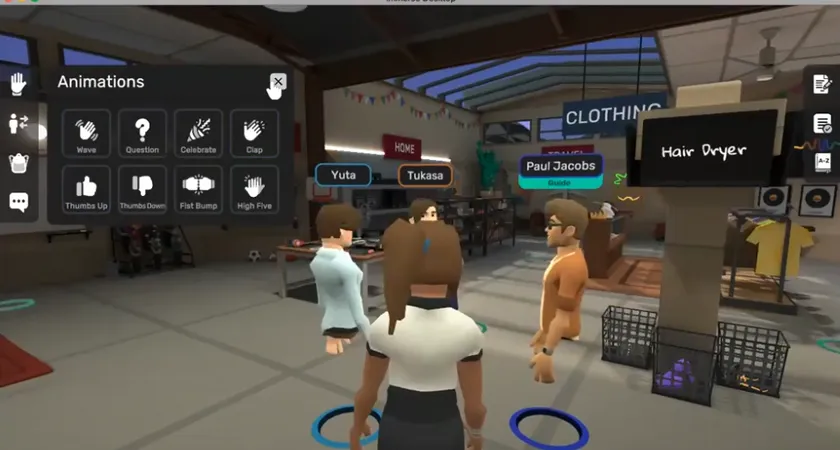Image resolution: width=840 pixels, height=450 pixels.
Task: Play the Thumbs Up animation
Action: click(x=86, y=189)
